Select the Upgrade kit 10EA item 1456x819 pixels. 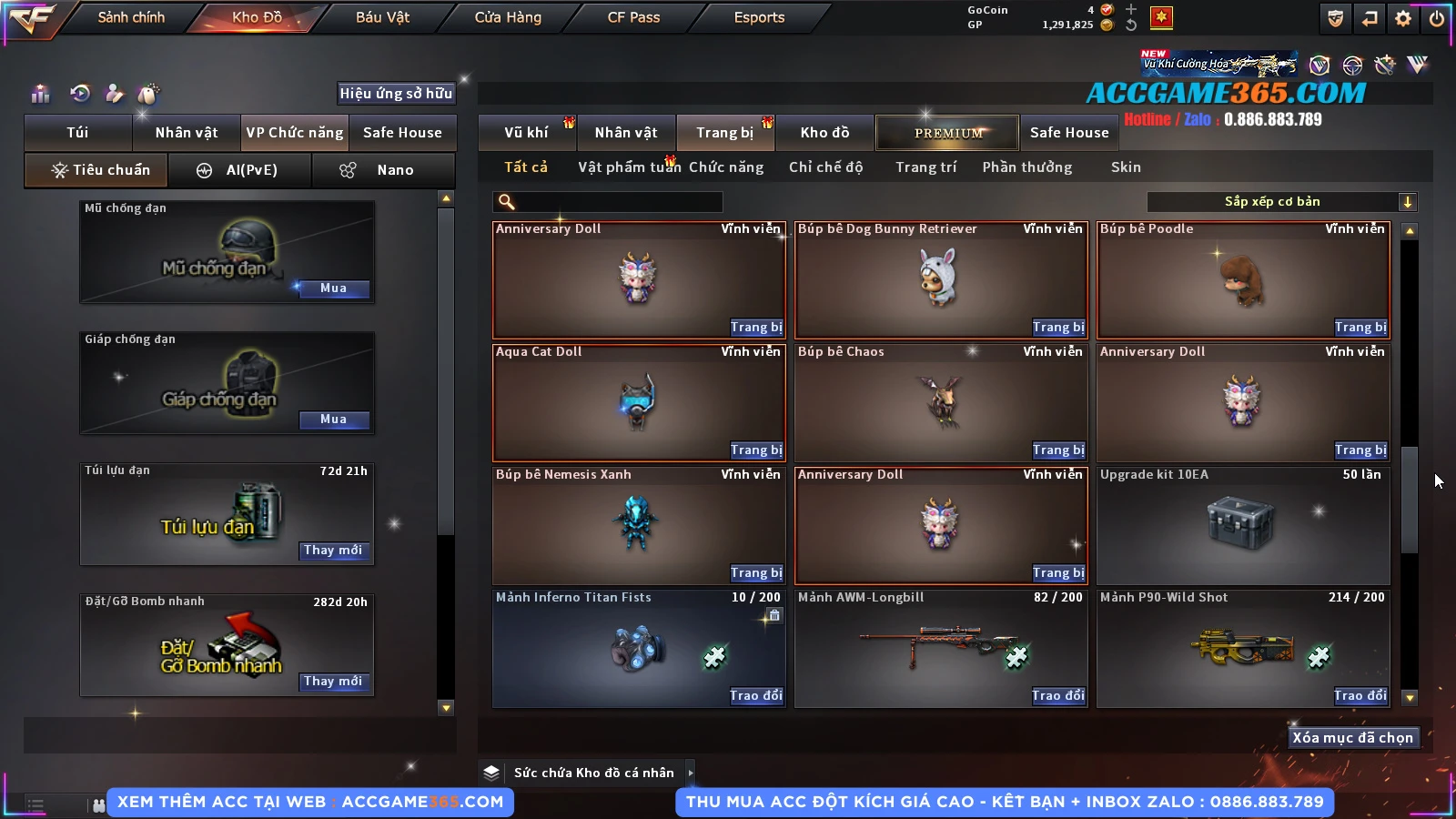tap(1242, 525)
